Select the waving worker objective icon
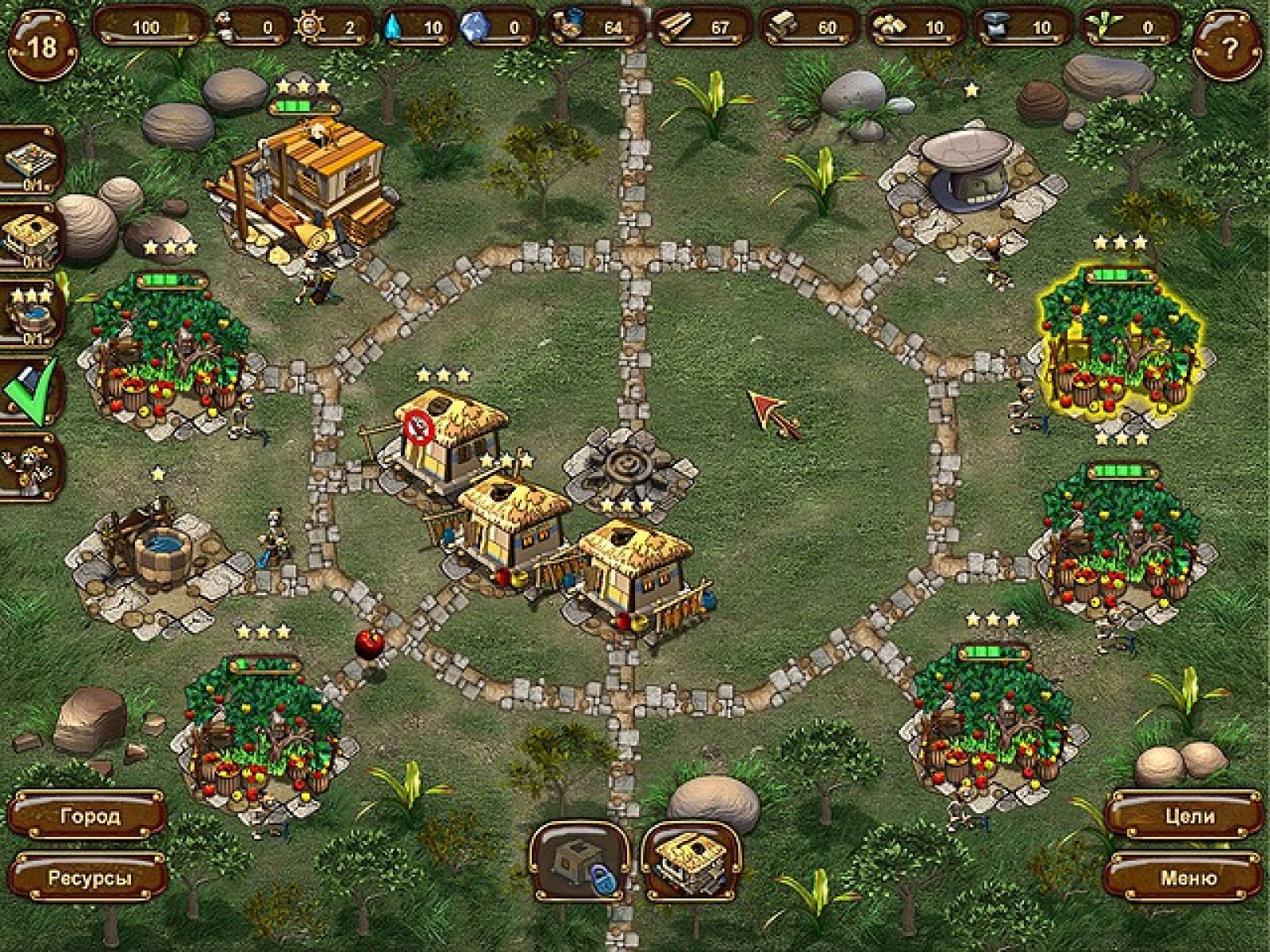1270x952 pixels. (x=30, y=468)
